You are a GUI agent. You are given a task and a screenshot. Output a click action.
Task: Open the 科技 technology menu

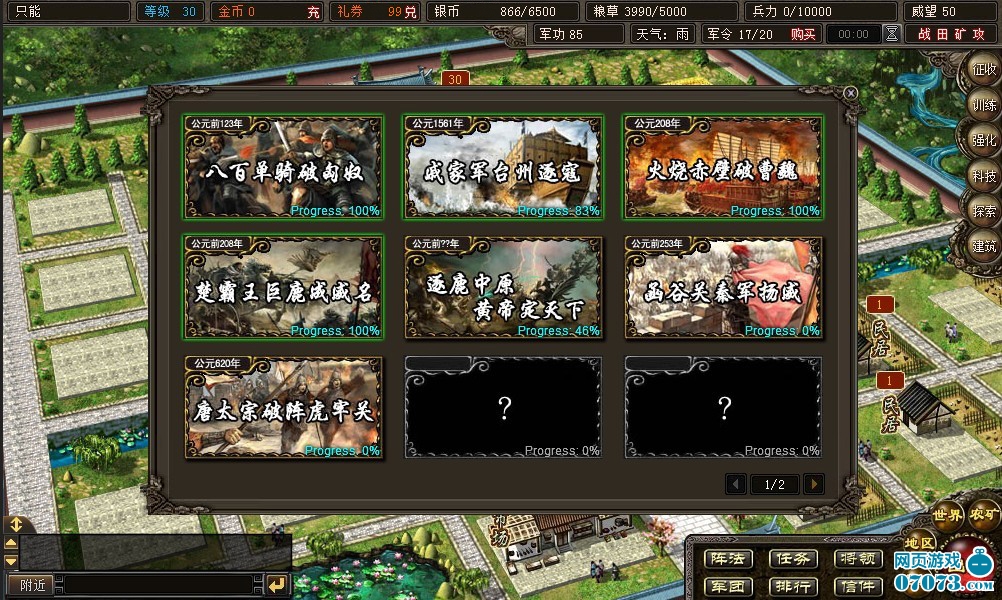click(982, 176)
